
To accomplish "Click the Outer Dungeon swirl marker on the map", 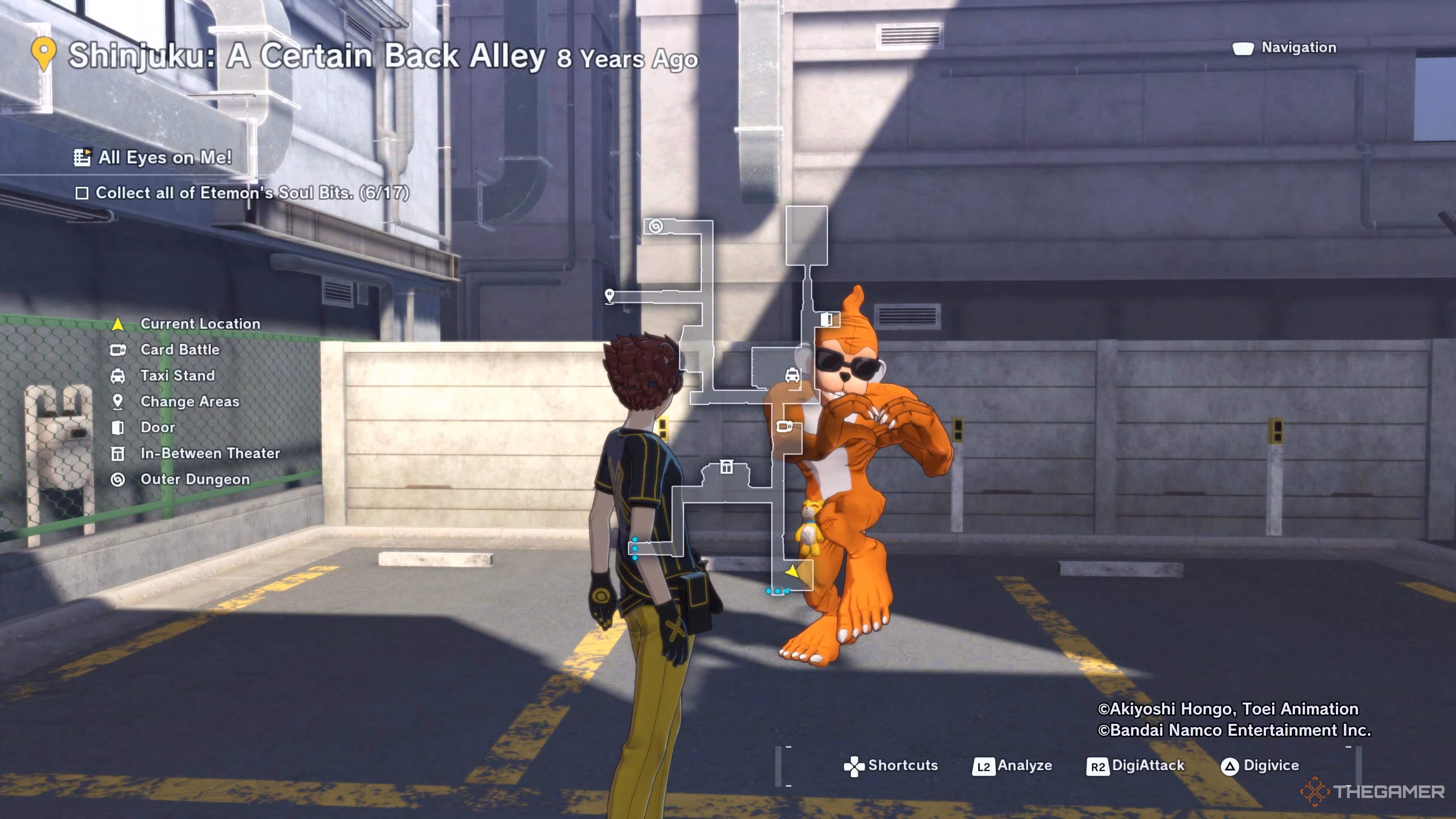I will [x=656, y=227].
